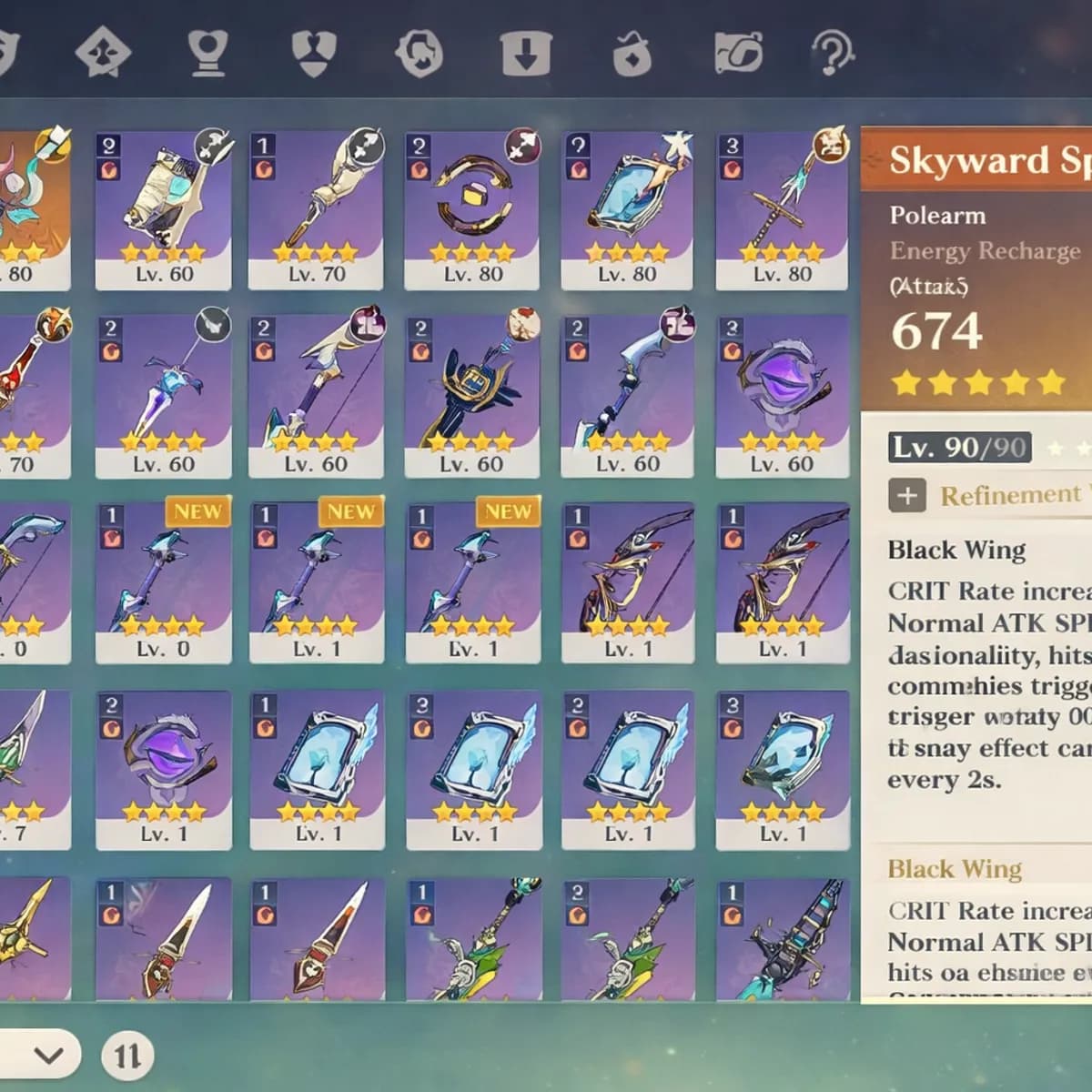Viewport: 1092px width, 1092px height.
Task: Switch to the locked pouch tab
Action: coord(632,53)
